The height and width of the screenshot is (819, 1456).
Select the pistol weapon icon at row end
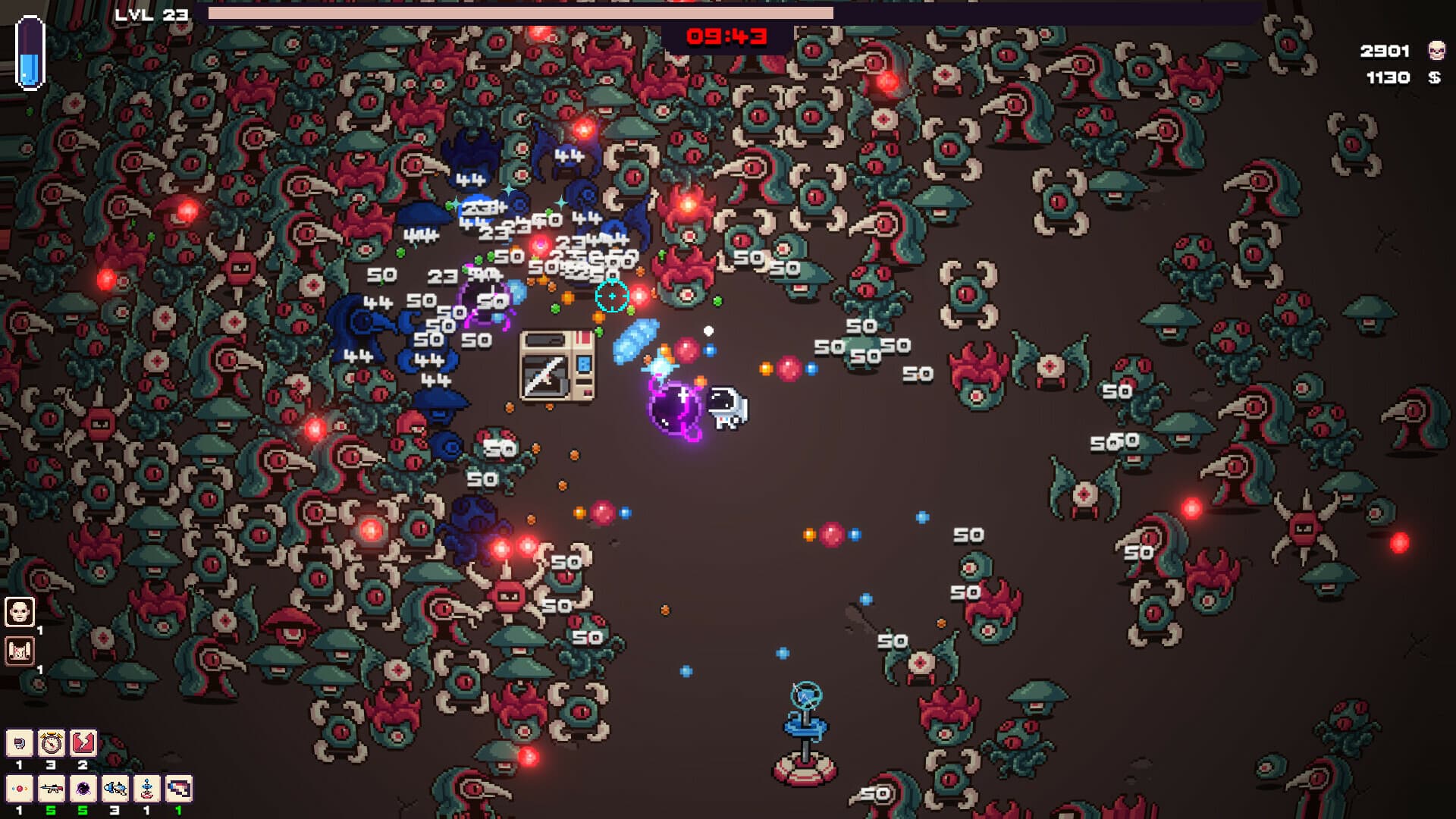click(x=180, y=789)
